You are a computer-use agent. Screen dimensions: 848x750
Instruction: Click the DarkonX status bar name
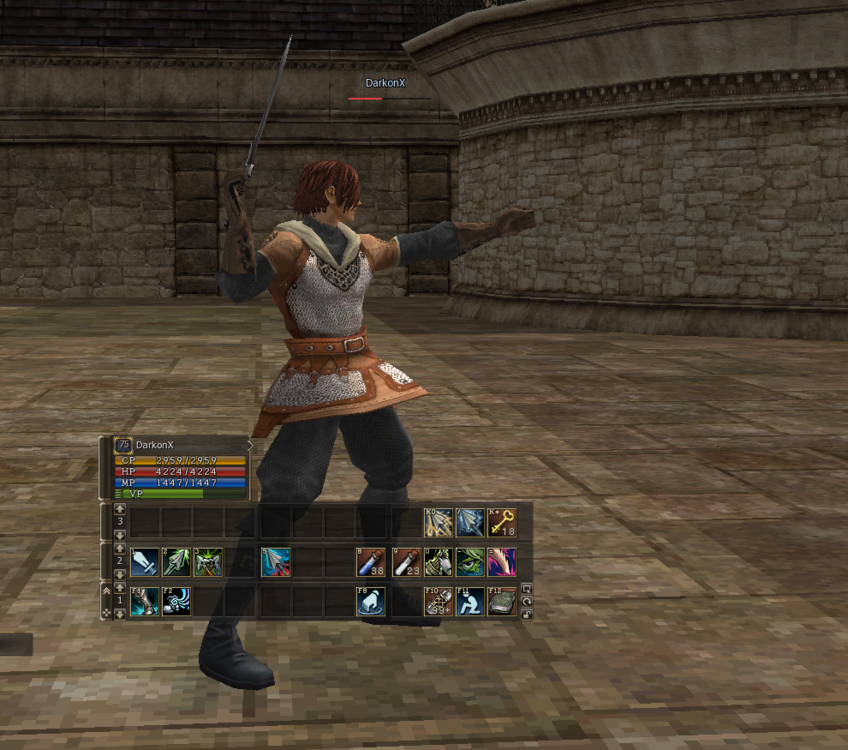155,445
